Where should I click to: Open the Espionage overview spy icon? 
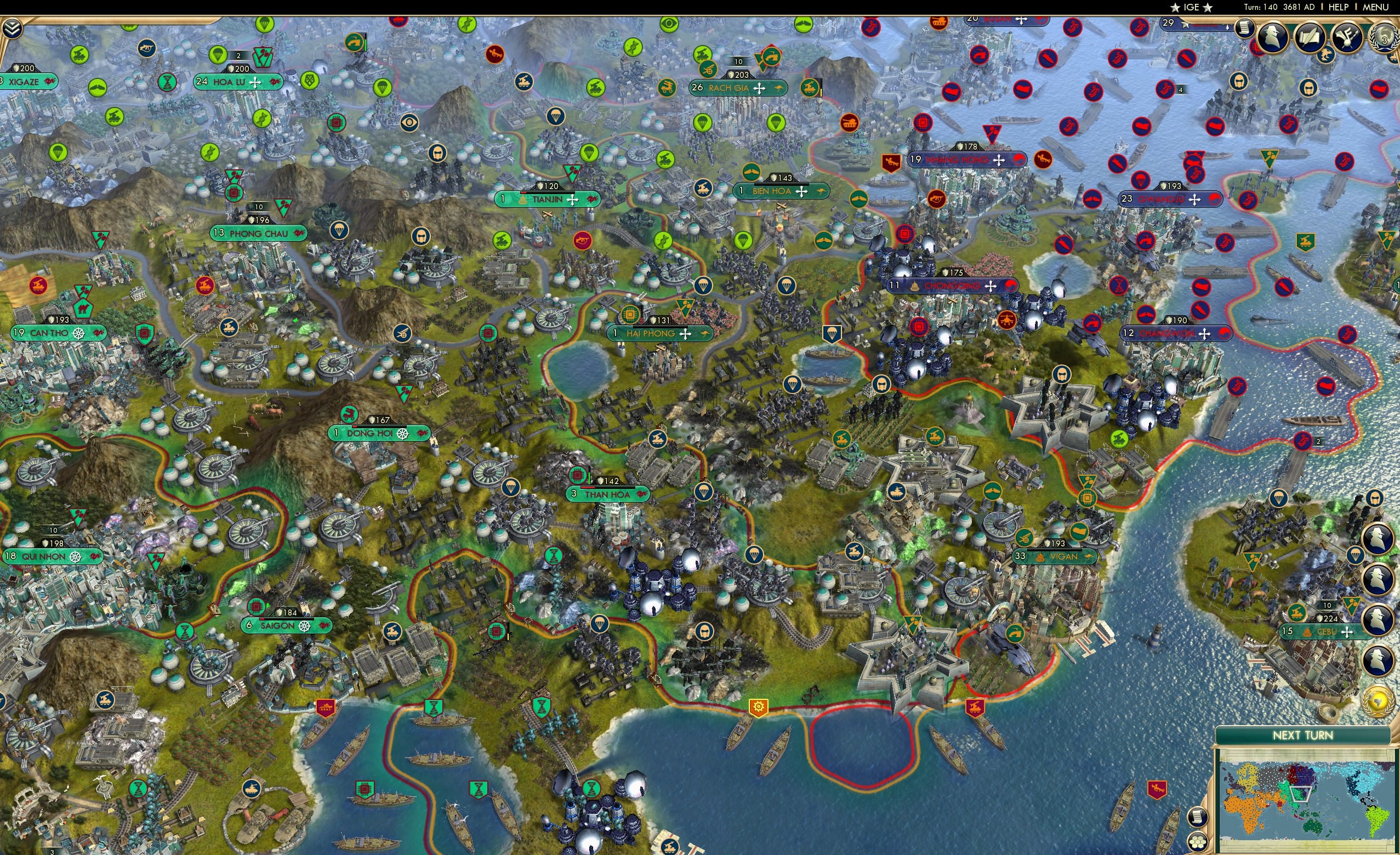[1272, 38]
